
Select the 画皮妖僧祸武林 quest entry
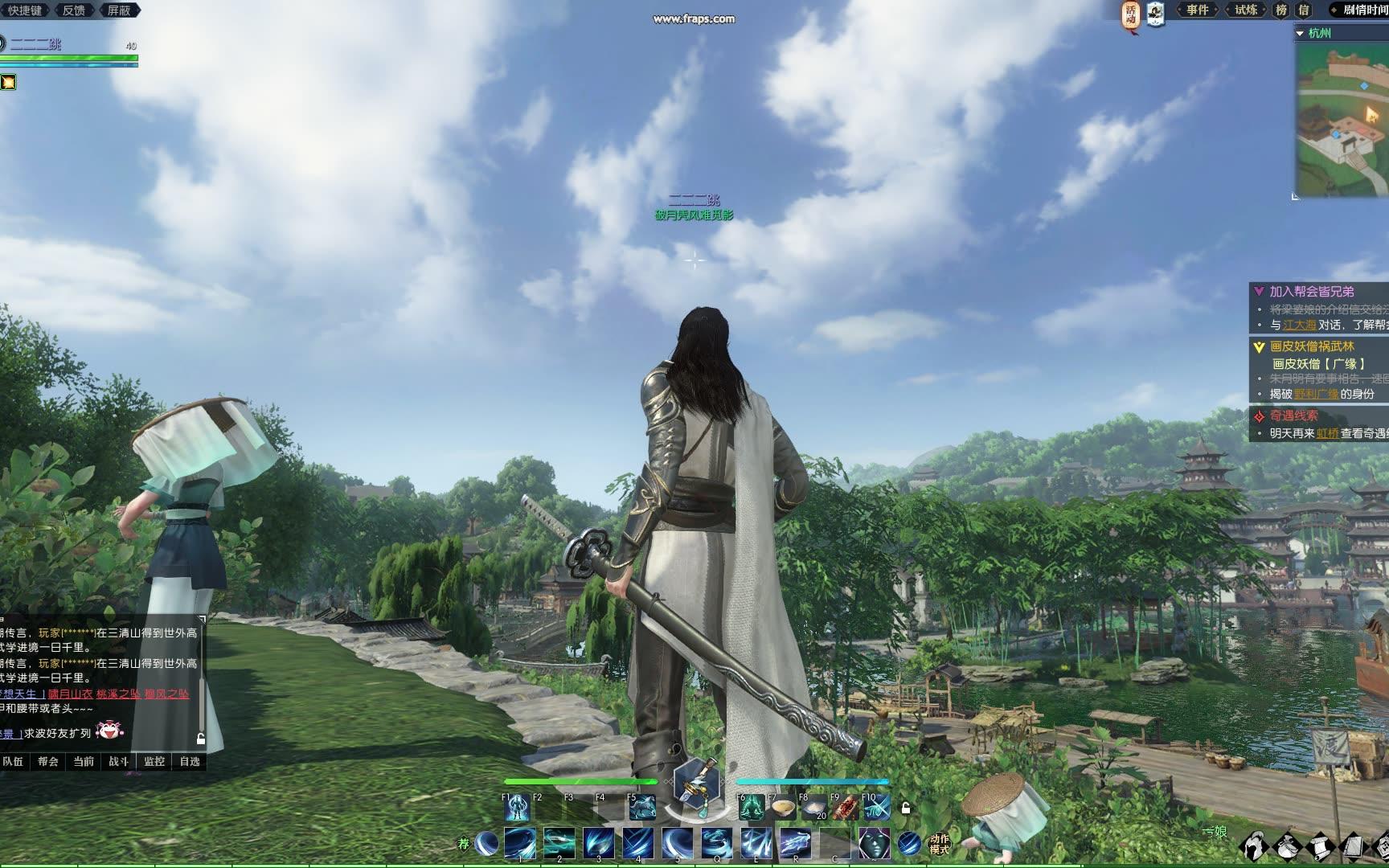pos(1311,346)
